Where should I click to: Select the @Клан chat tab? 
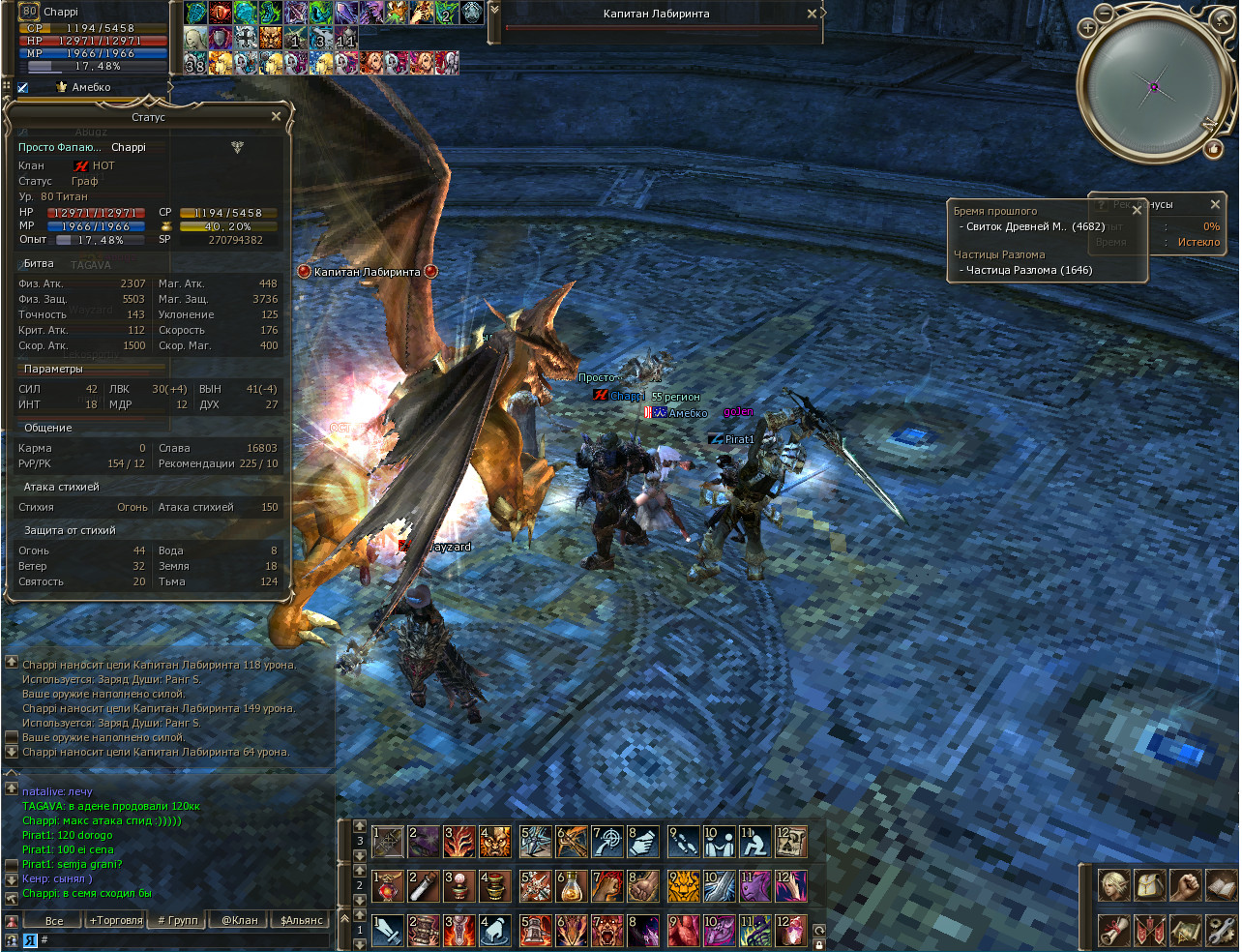tap(239, 920)
